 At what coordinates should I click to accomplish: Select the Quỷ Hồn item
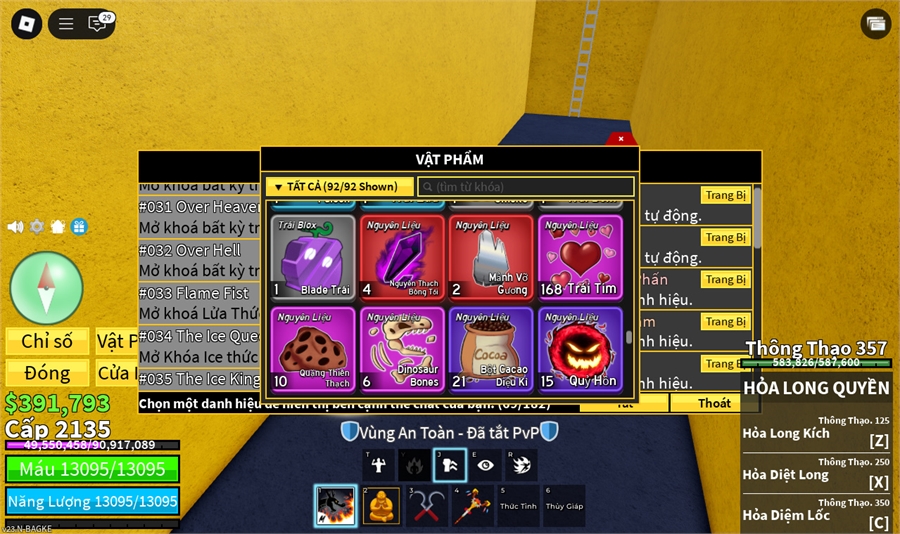point(580,349)
